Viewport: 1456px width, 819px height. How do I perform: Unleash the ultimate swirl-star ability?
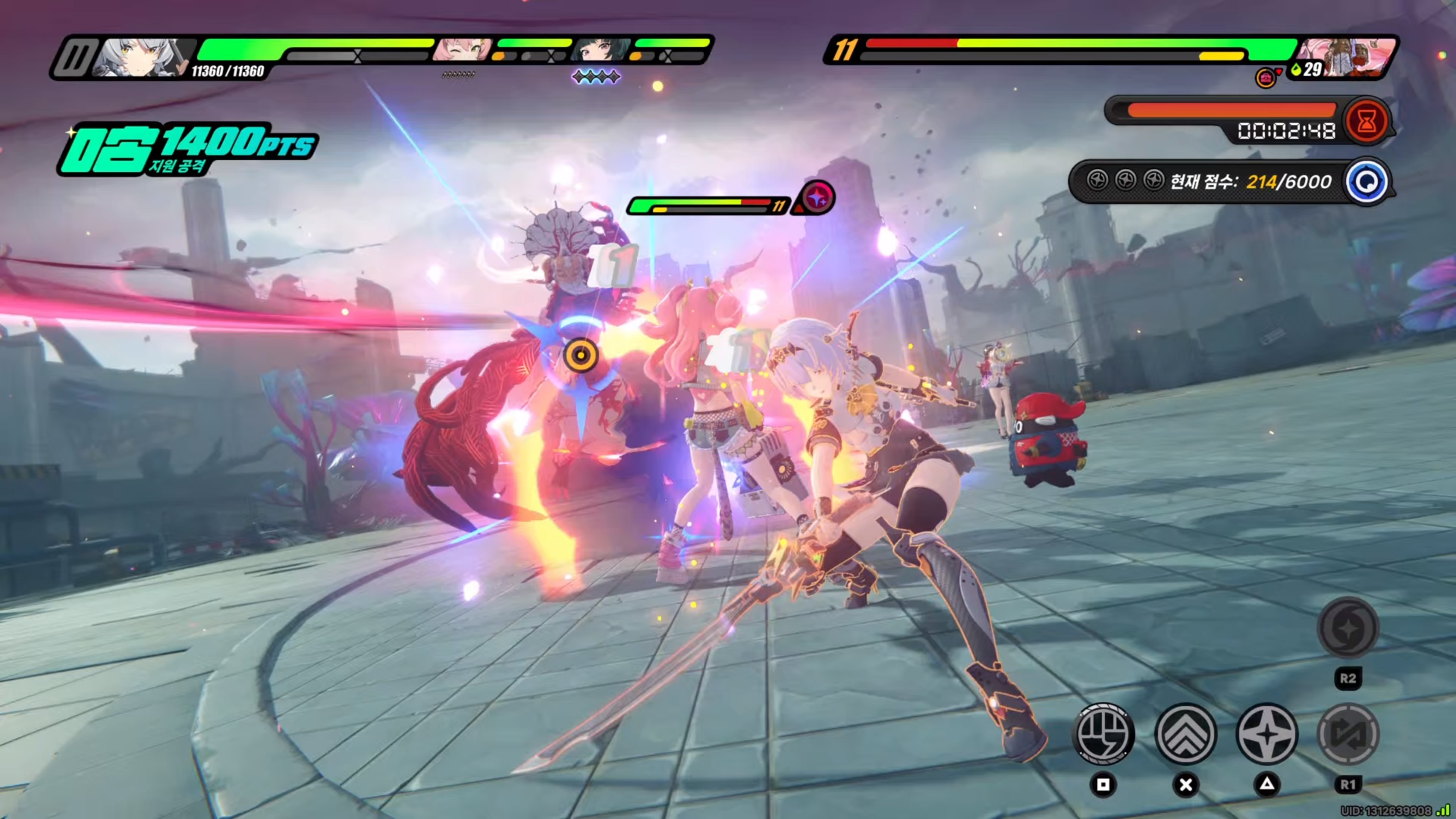[1348, 628]
